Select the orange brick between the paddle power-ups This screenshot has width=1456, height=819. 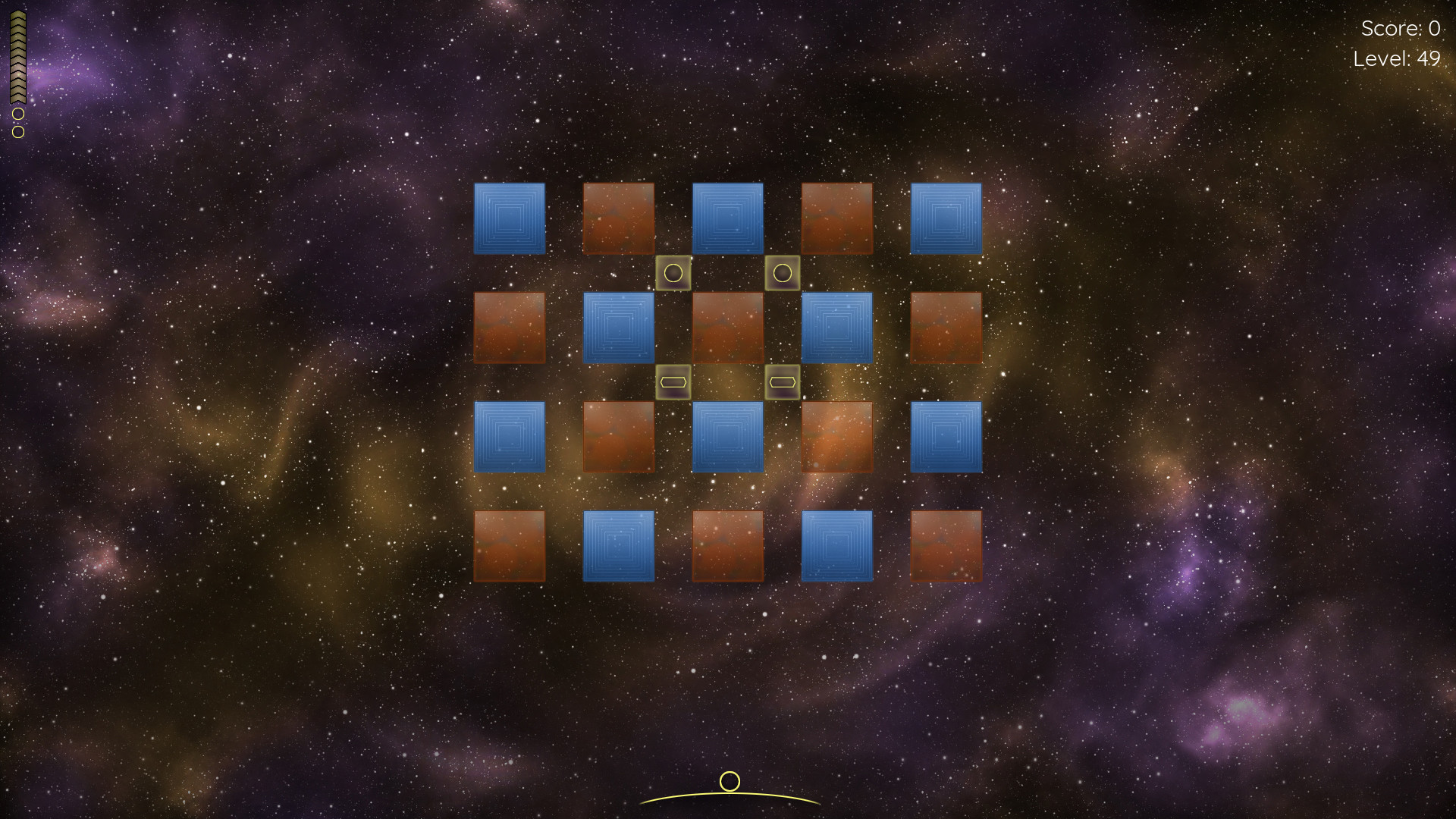point(728,328)
